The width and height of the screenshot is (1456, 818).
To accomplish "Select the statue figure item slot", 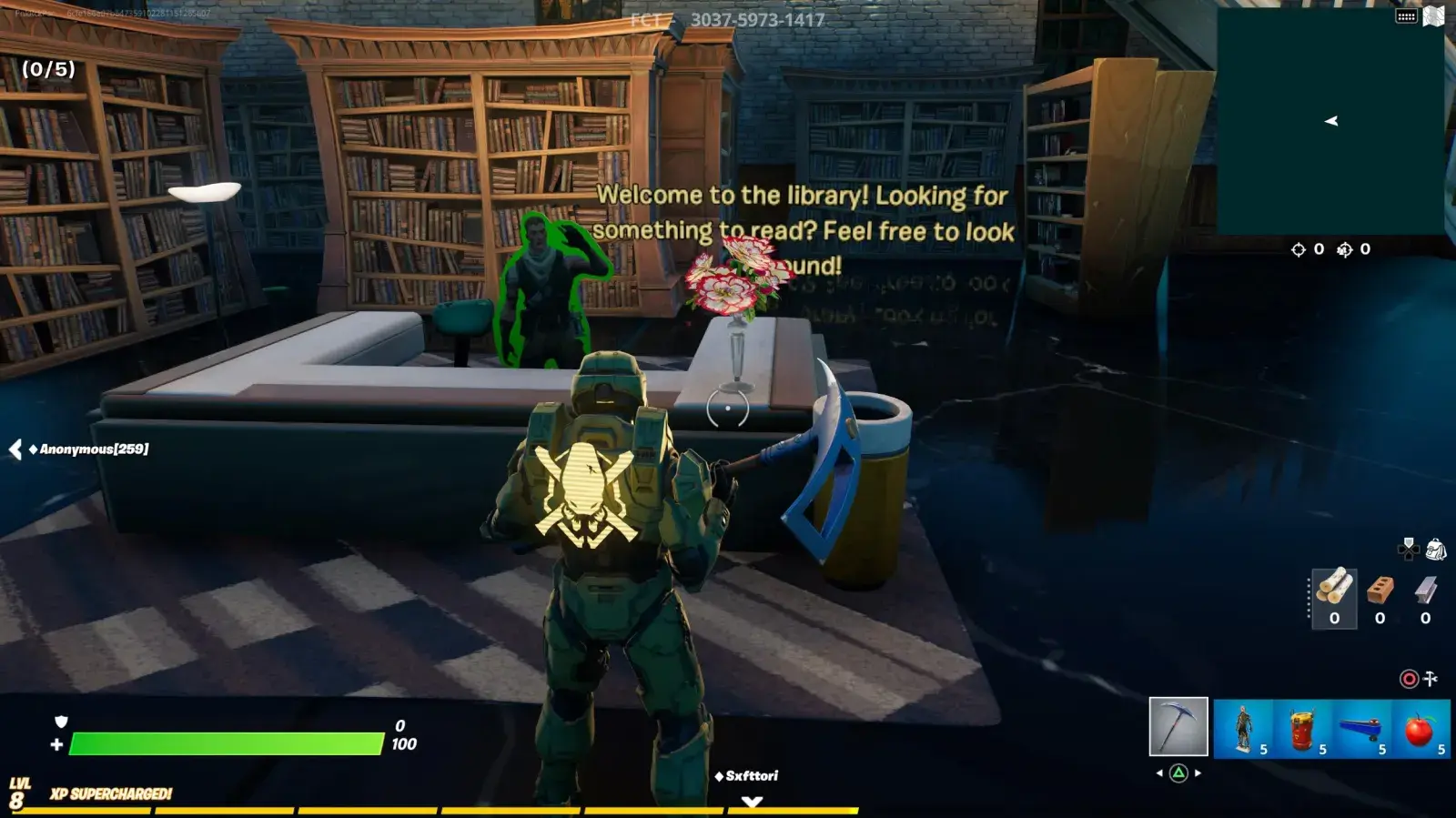I will tap(1243, 728).
